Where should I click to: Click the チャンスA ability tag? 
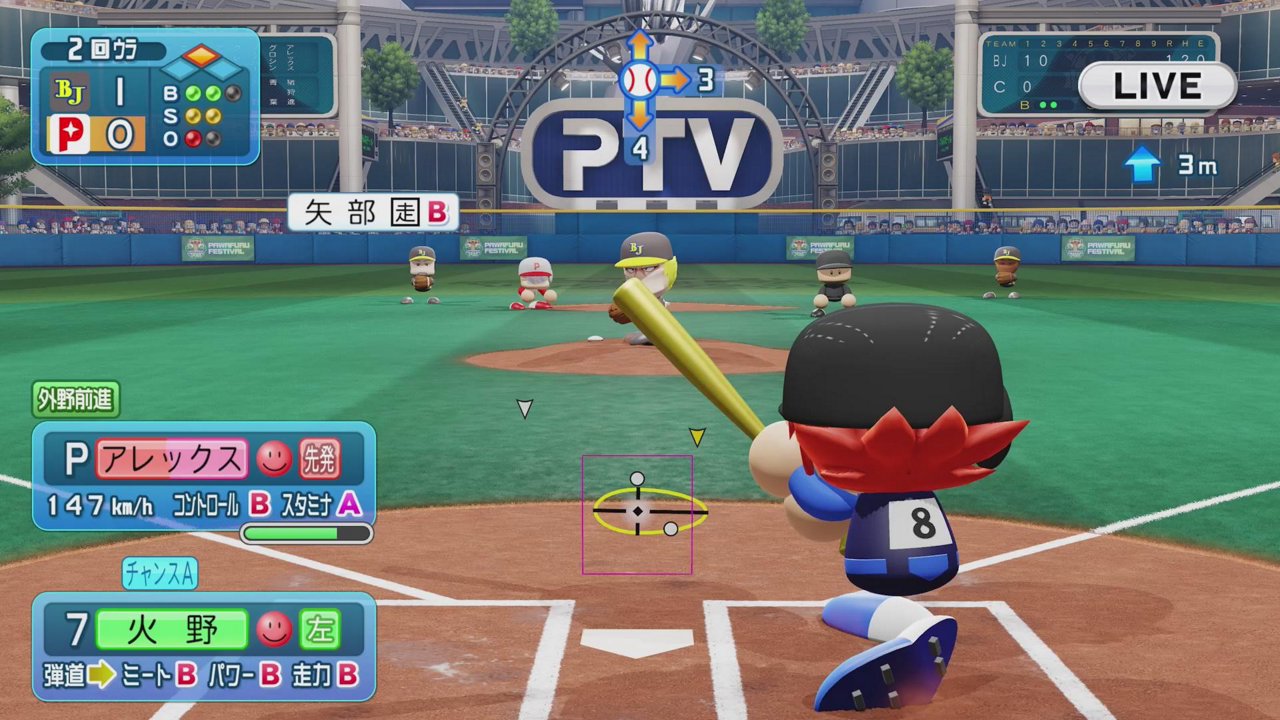pyautogui.click(x=160, y=573)
